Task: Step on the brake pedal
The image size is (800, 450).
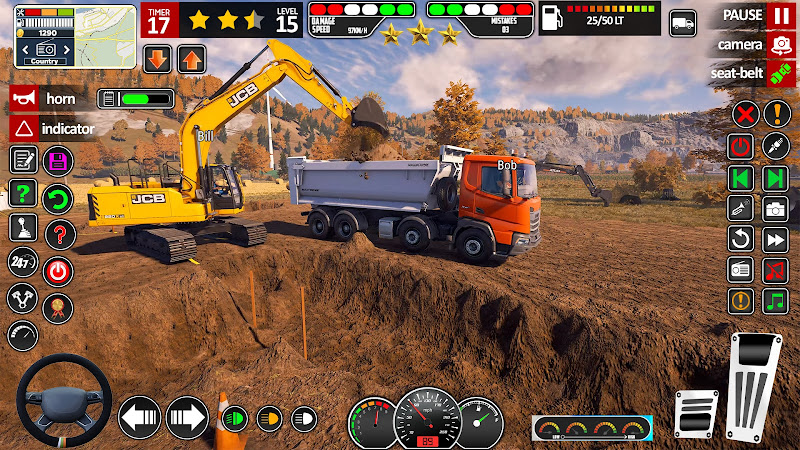Action: pyautogui.click(x=697, y=413)
